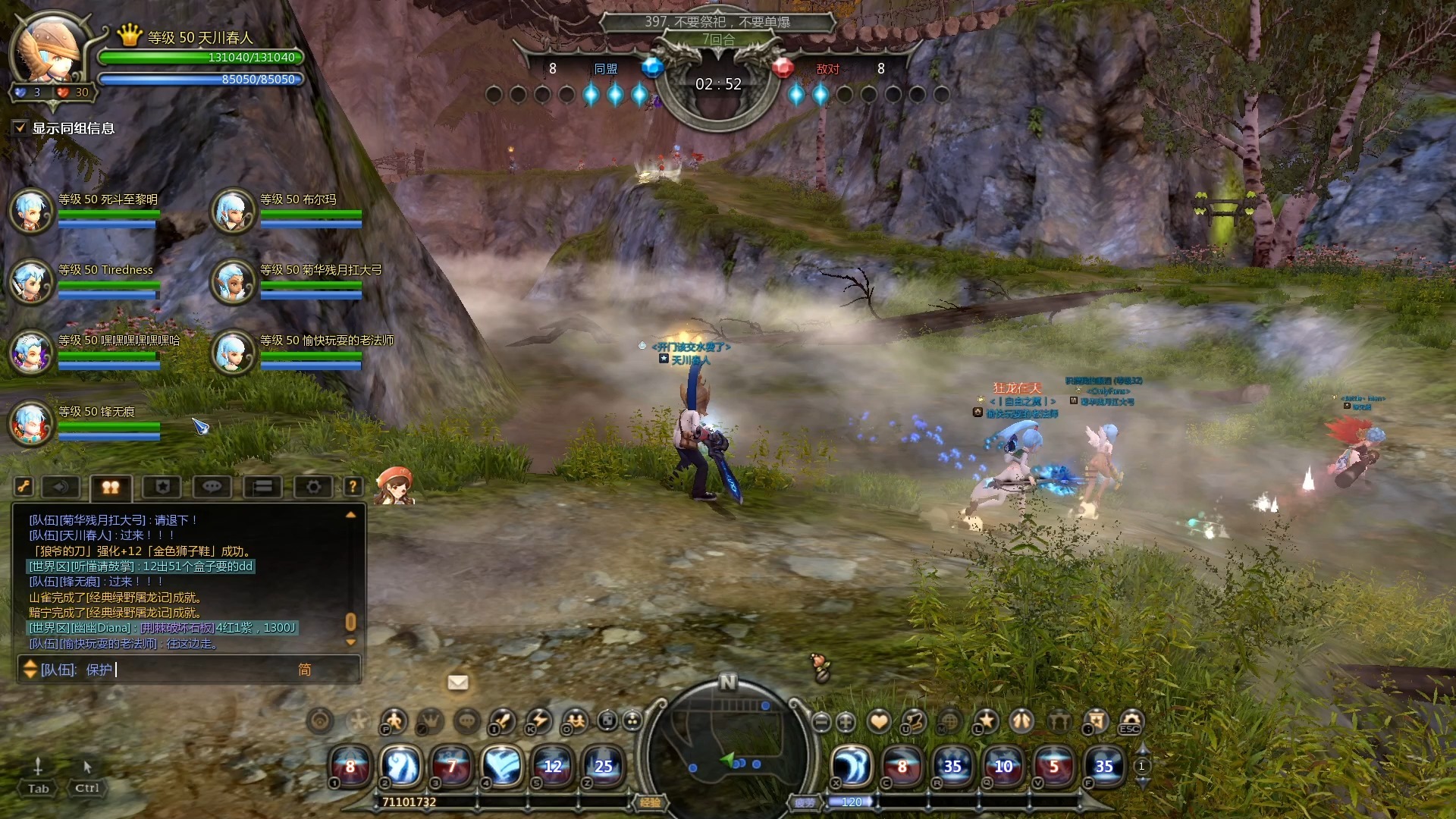
Task: Open the sword icon menu with I hotkey
Action: [502, 720]
